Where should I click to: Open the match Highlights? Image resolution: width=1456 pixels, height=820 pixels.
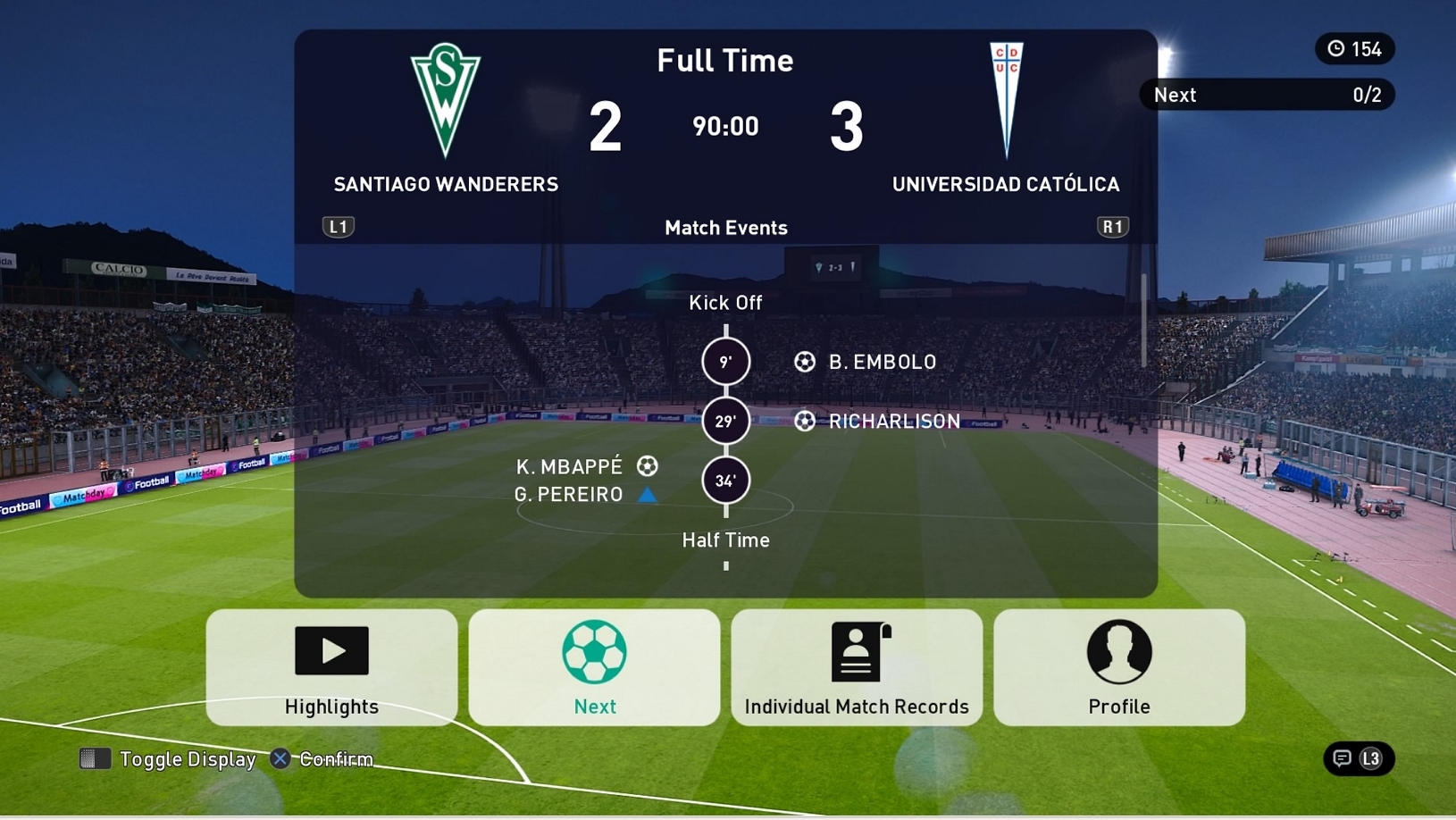pyautogui.click(x=331, y=667)
